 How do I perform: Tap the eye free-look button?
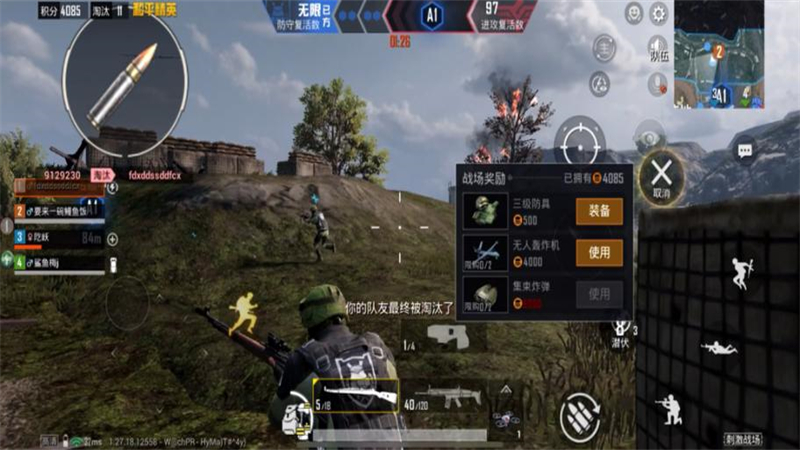650,137
